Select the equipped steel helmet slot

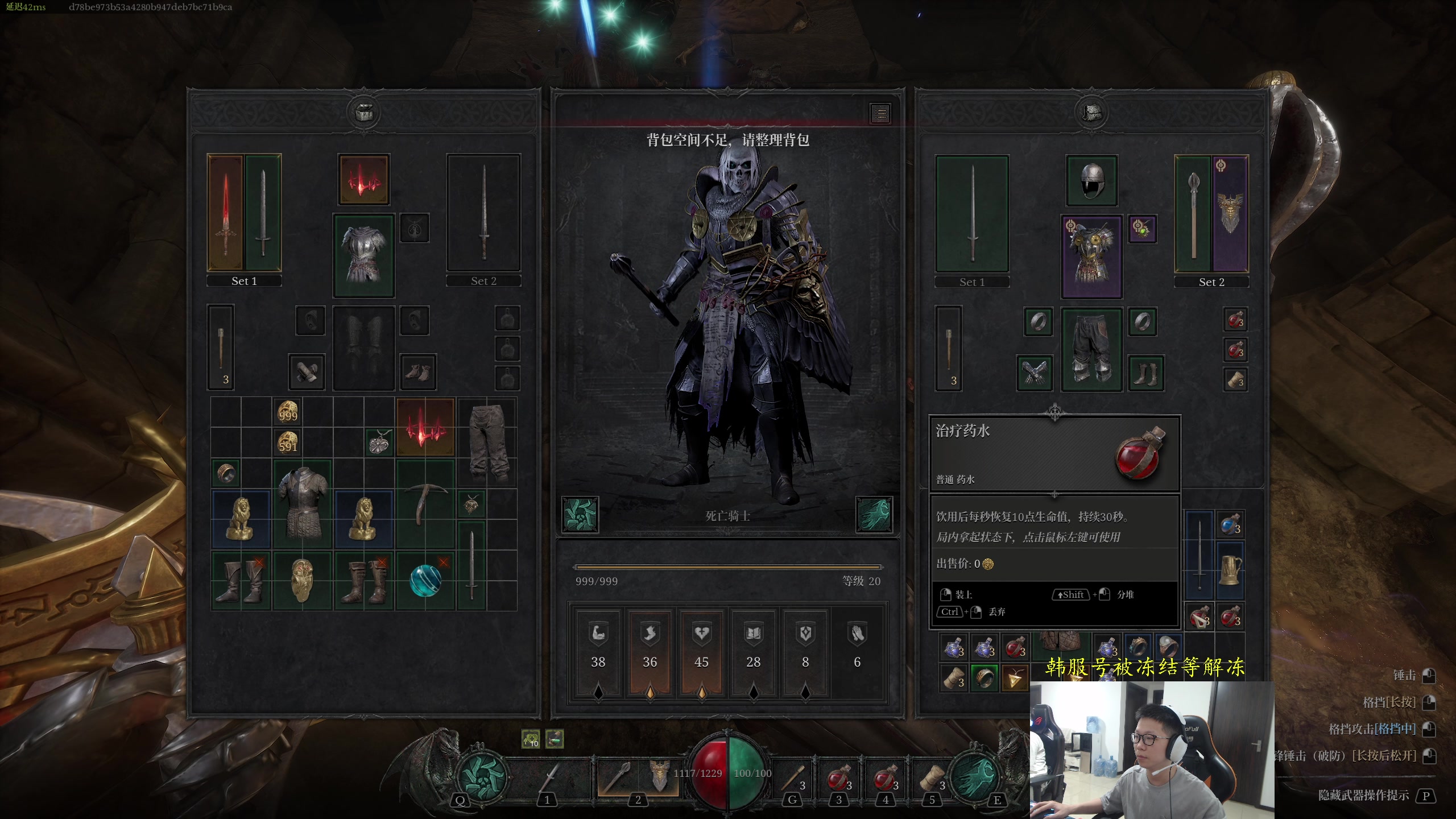[1091, 181]
